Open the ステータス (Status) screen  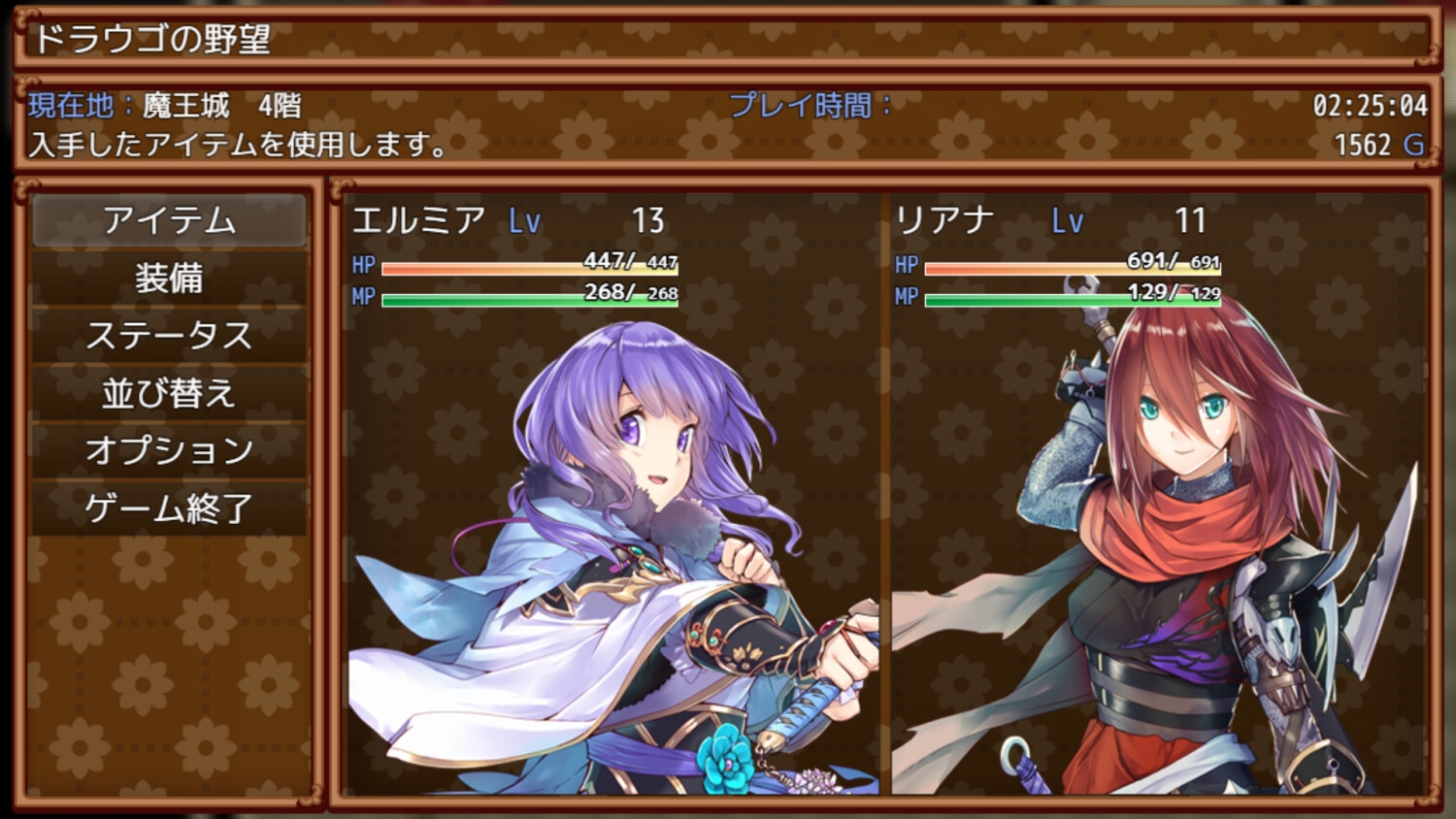point(169,336)
